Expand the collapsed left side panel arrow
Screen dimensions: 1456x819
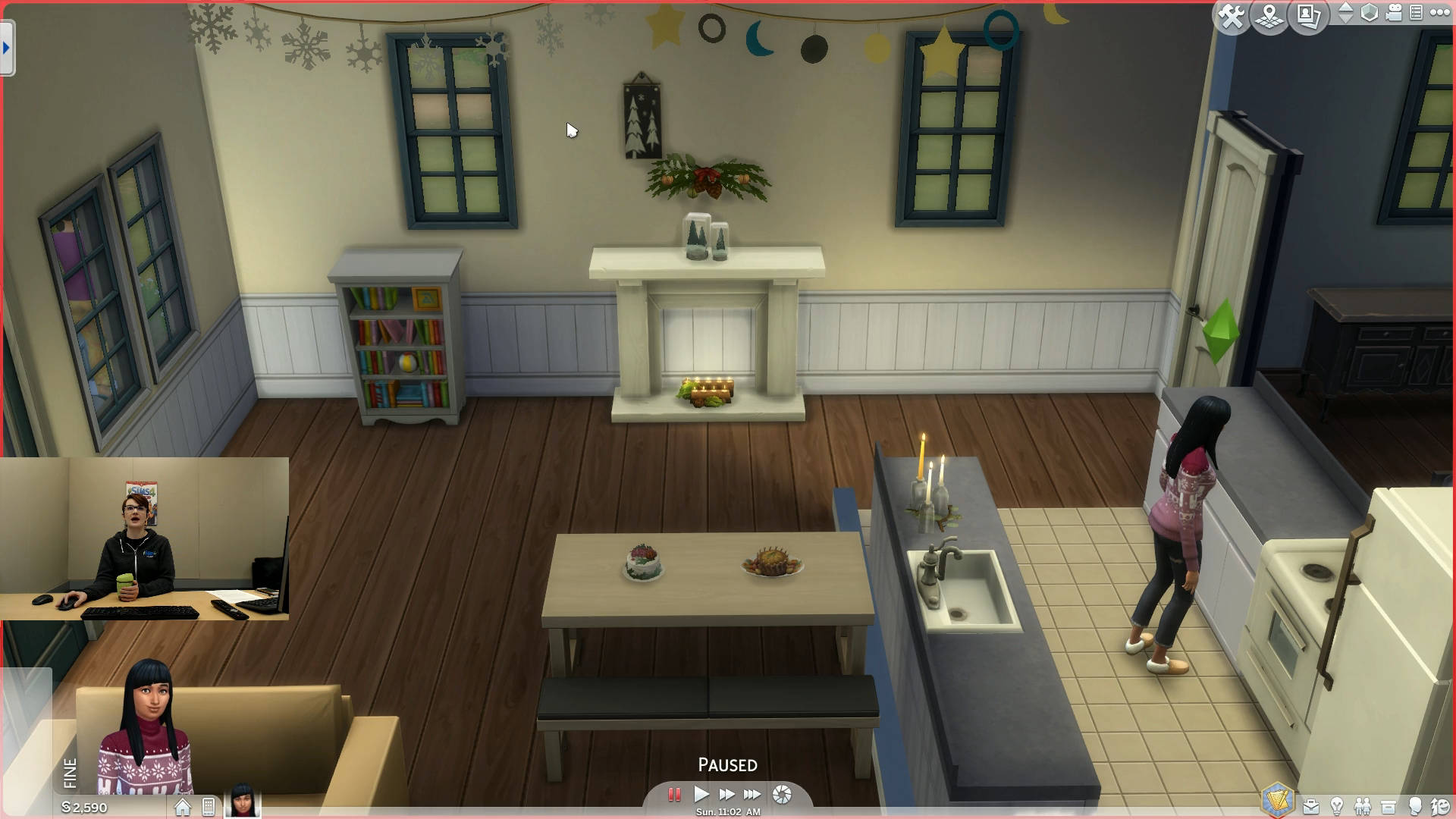click(x=7, y=48)
